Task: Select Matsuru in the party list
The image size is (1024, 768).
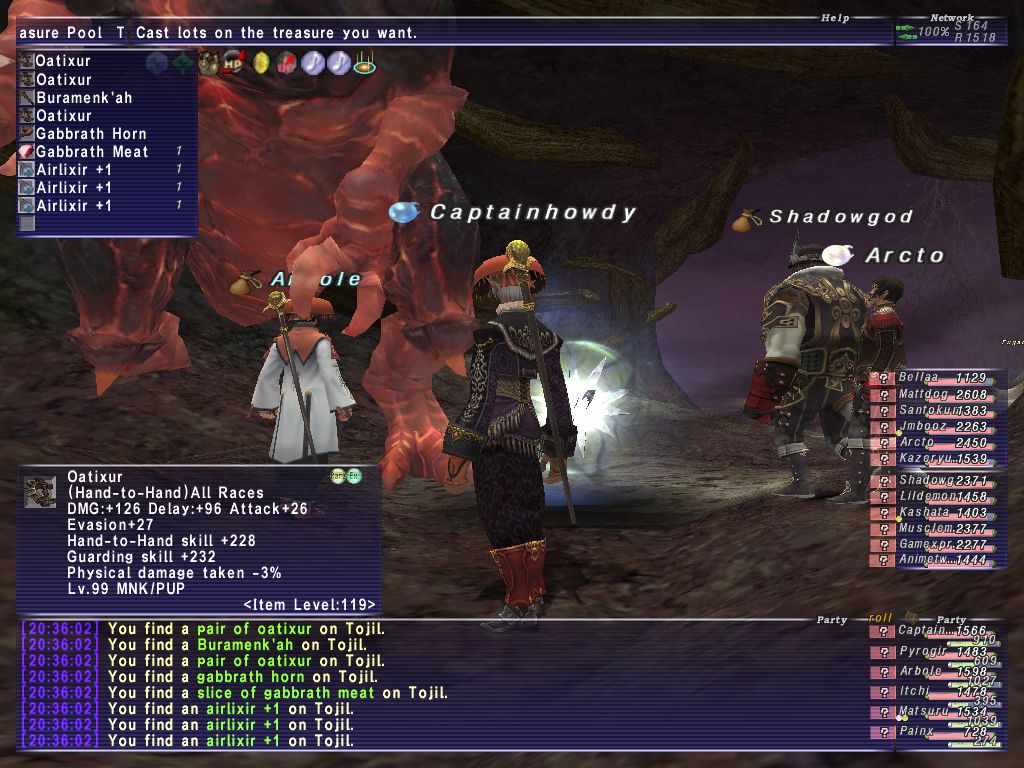Action: (935, 712)
